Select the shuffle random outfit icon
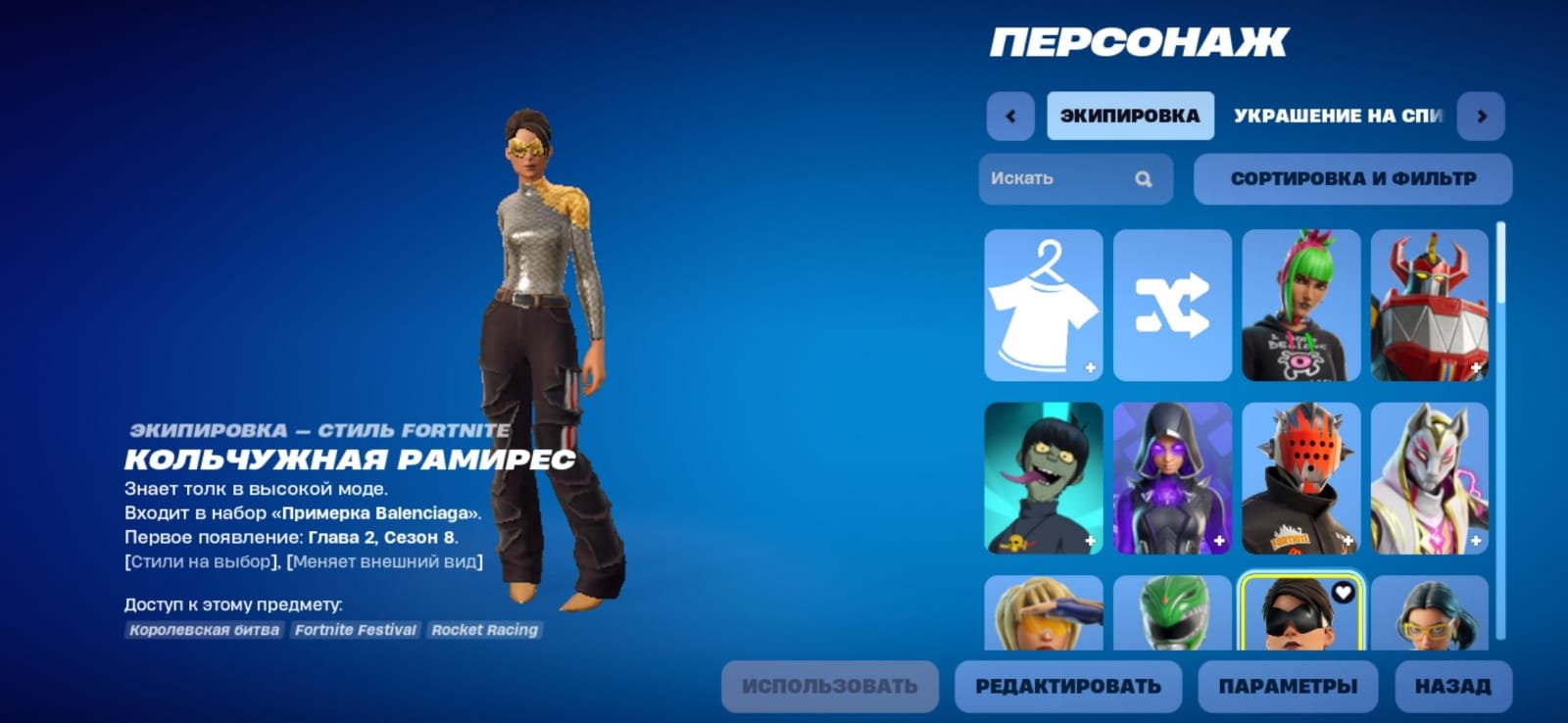Image resolution: width=1568 pixels, height=723 pixels. click(1172, 305)
